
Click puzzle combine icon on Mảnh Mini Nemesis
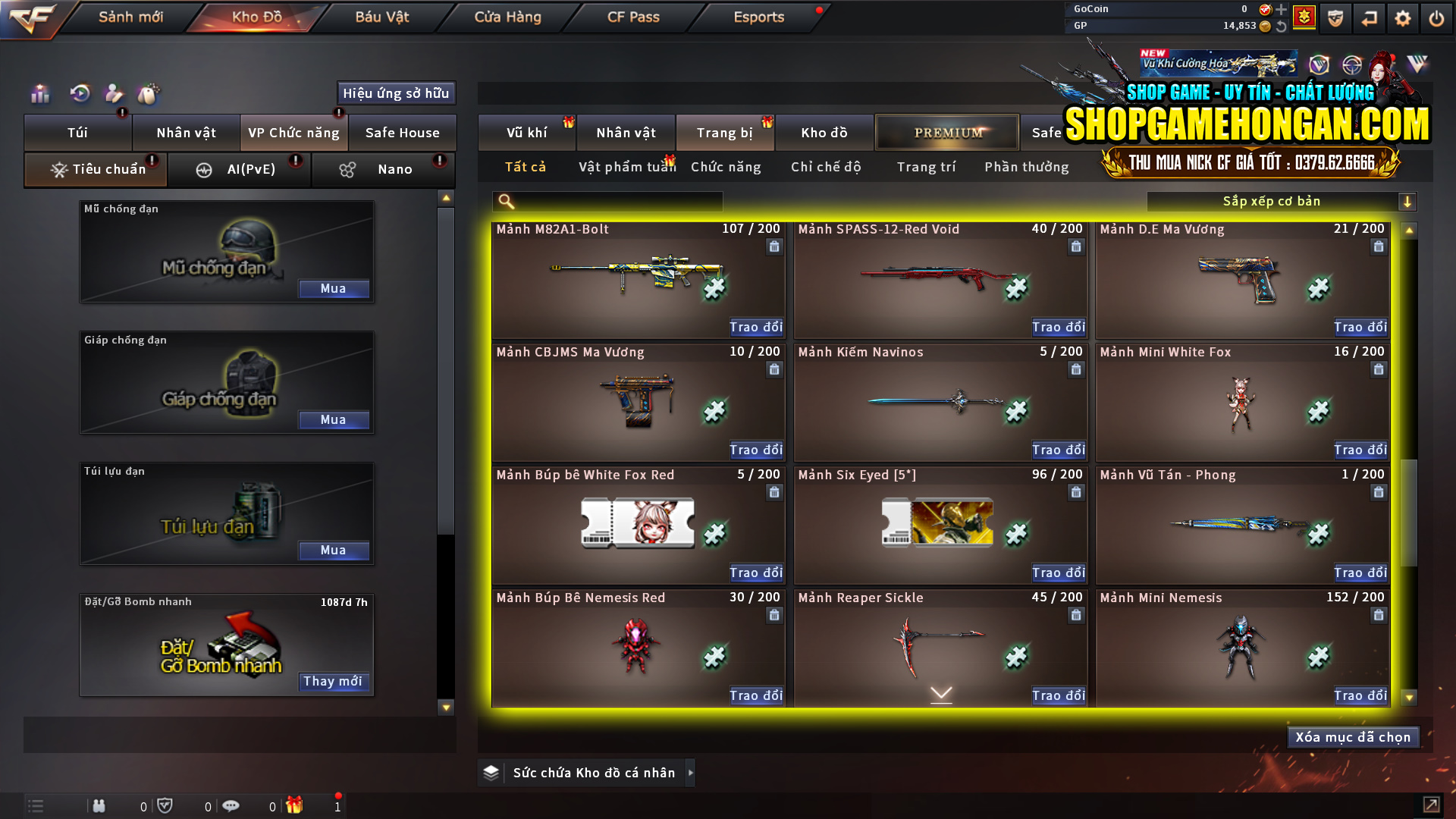pyautogui.click(x=1317, y=656)
